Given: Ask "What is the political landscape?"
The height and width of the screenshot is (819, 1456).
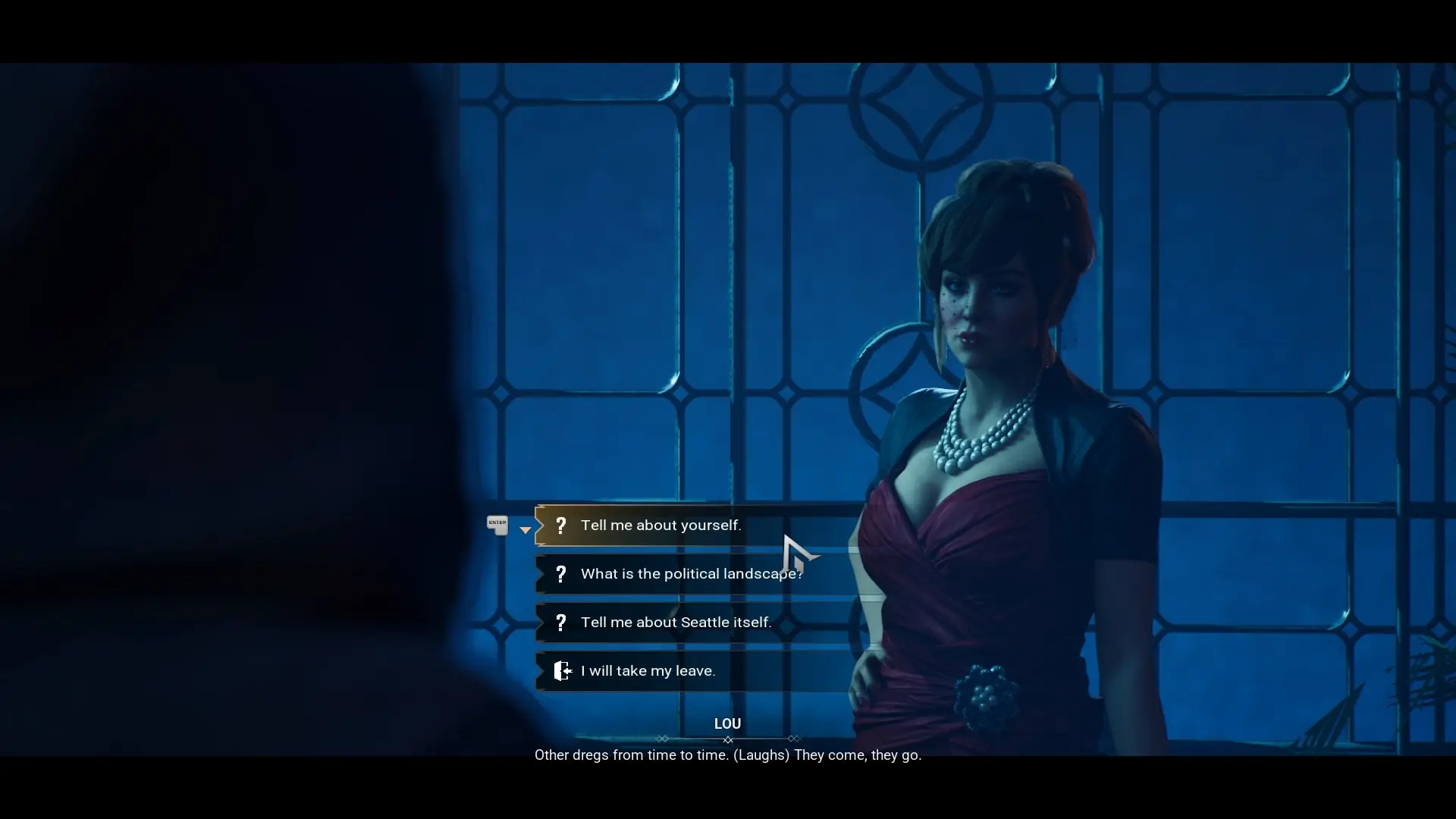Looking at the screenshot, I should pyautogui.click(x=690, y=574).
